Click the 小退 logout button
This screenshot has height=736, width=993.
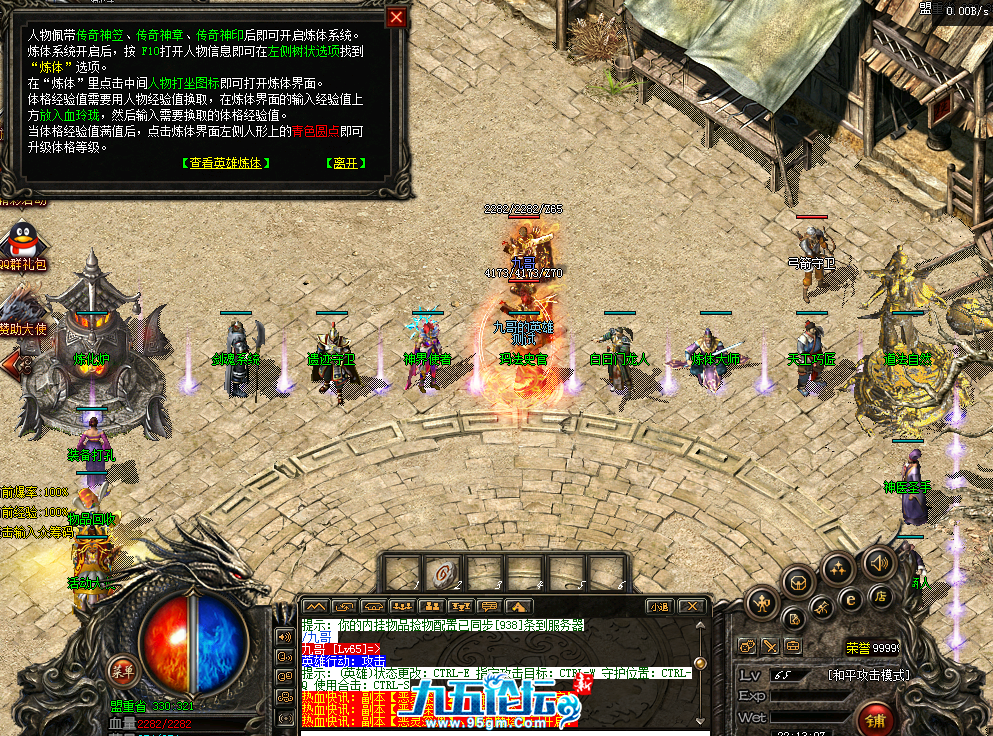[x=659, y=606]
